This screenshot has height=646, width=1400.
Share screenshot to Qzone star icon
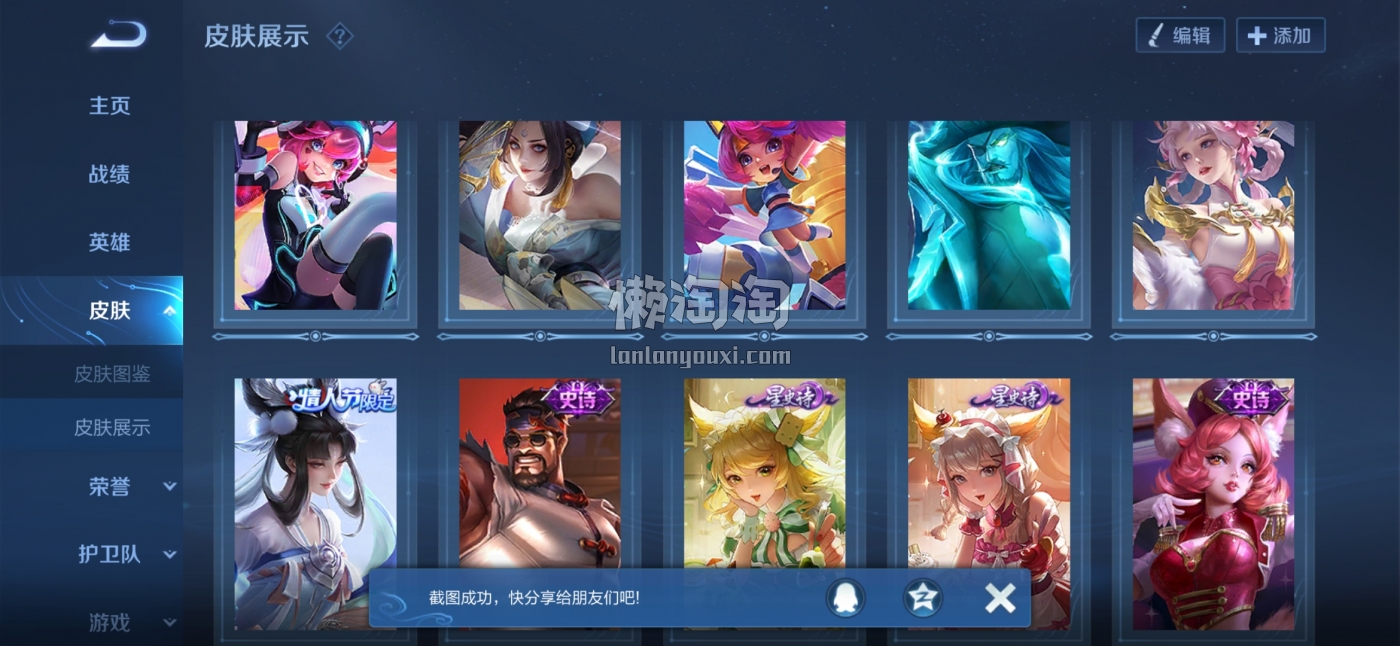922,598
